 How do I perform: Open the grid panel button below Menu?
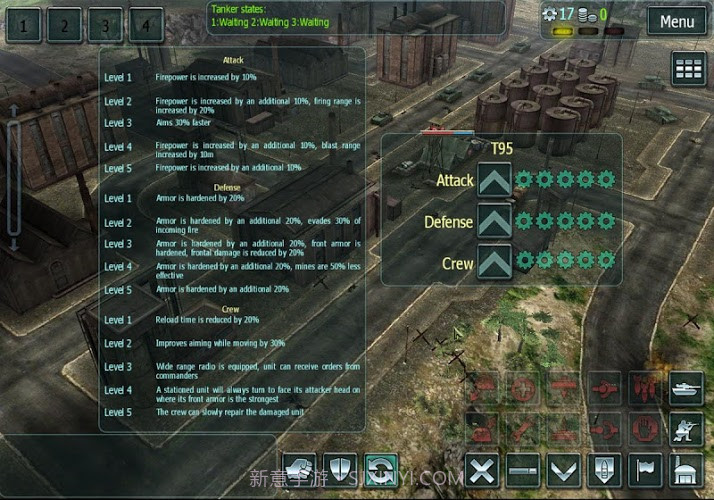pos(688,69)
